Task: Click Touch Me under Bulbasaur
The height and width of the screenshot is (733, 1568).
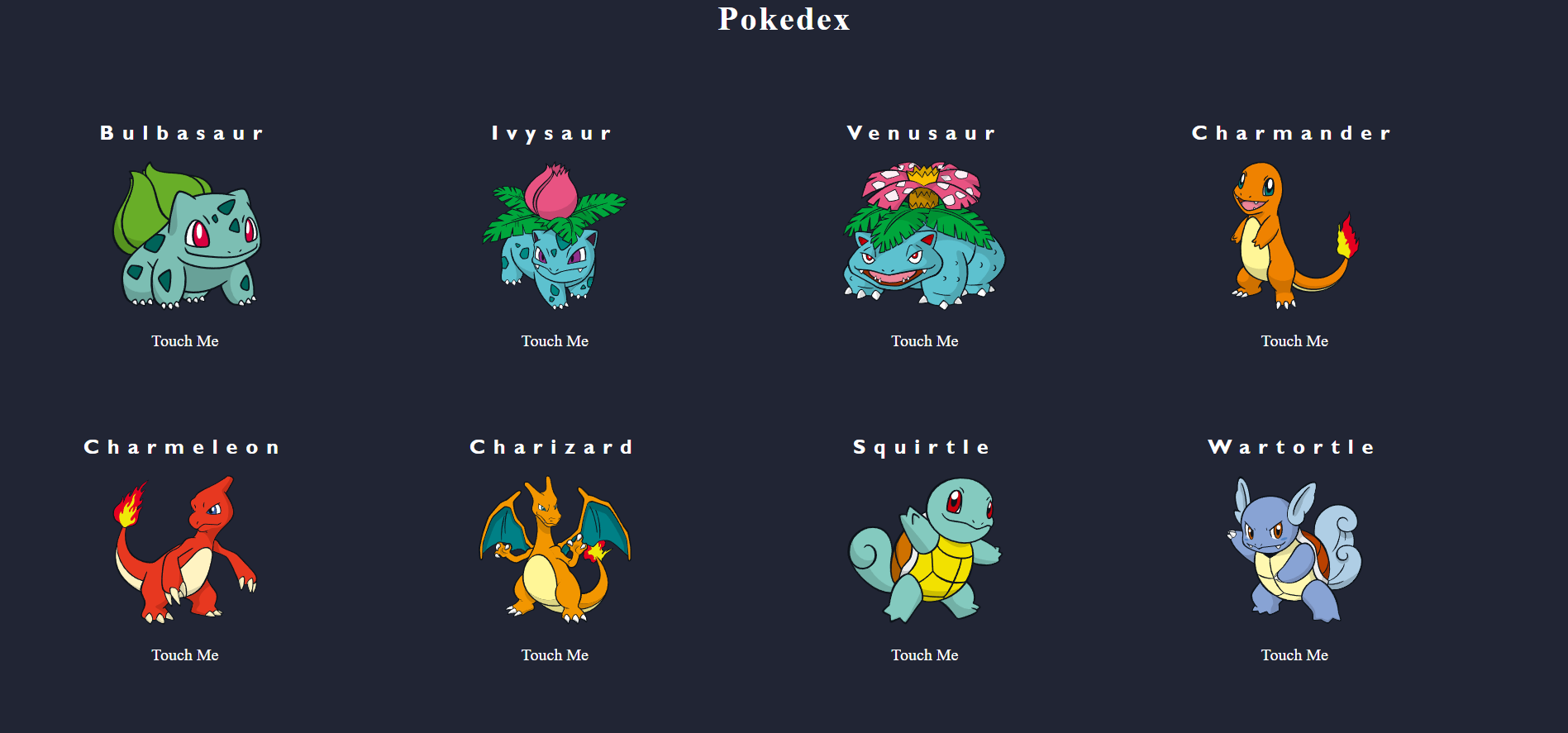Action: (x=184, y=340)
